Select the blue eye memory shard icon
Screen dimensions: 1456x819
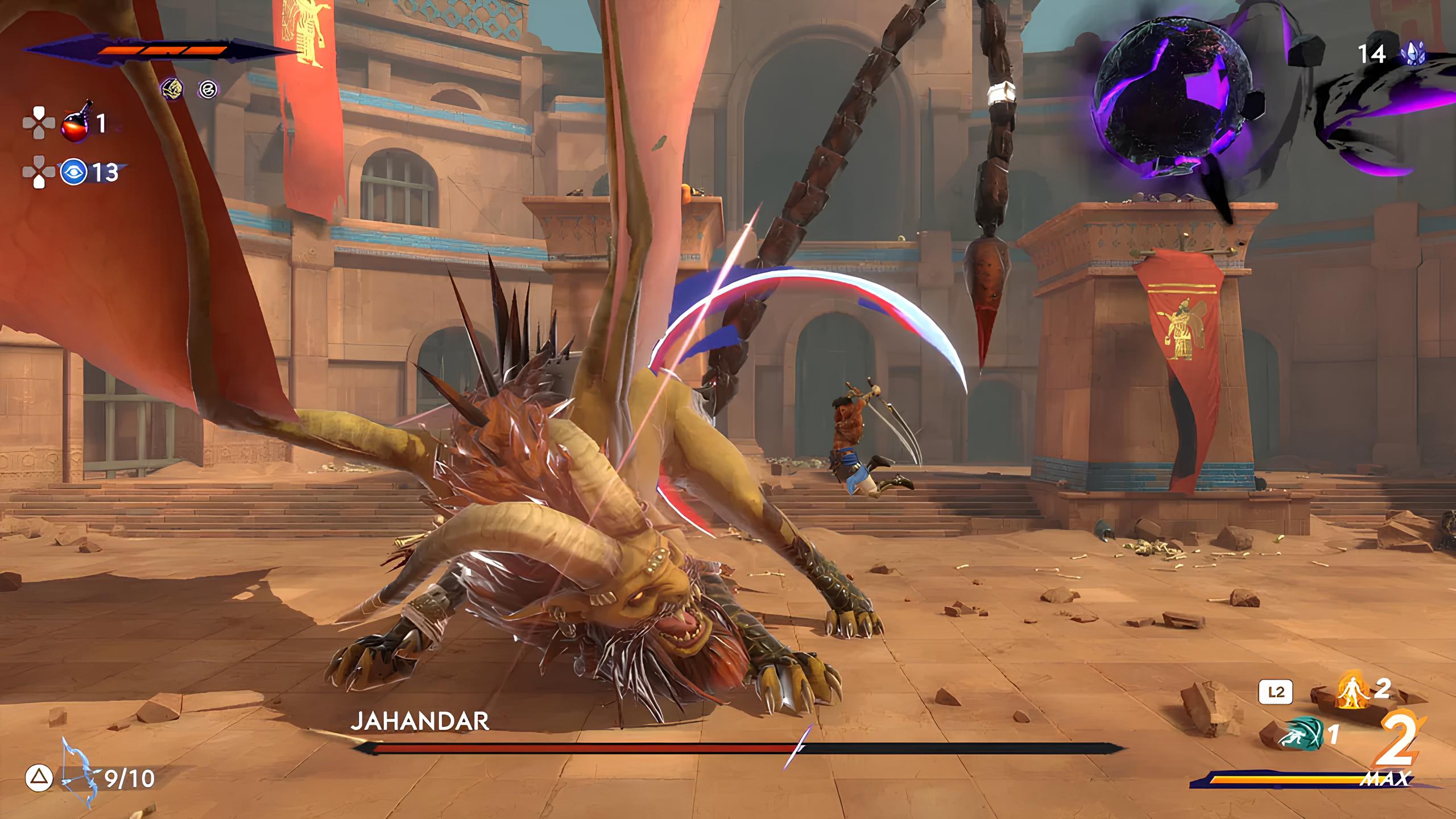74,172
